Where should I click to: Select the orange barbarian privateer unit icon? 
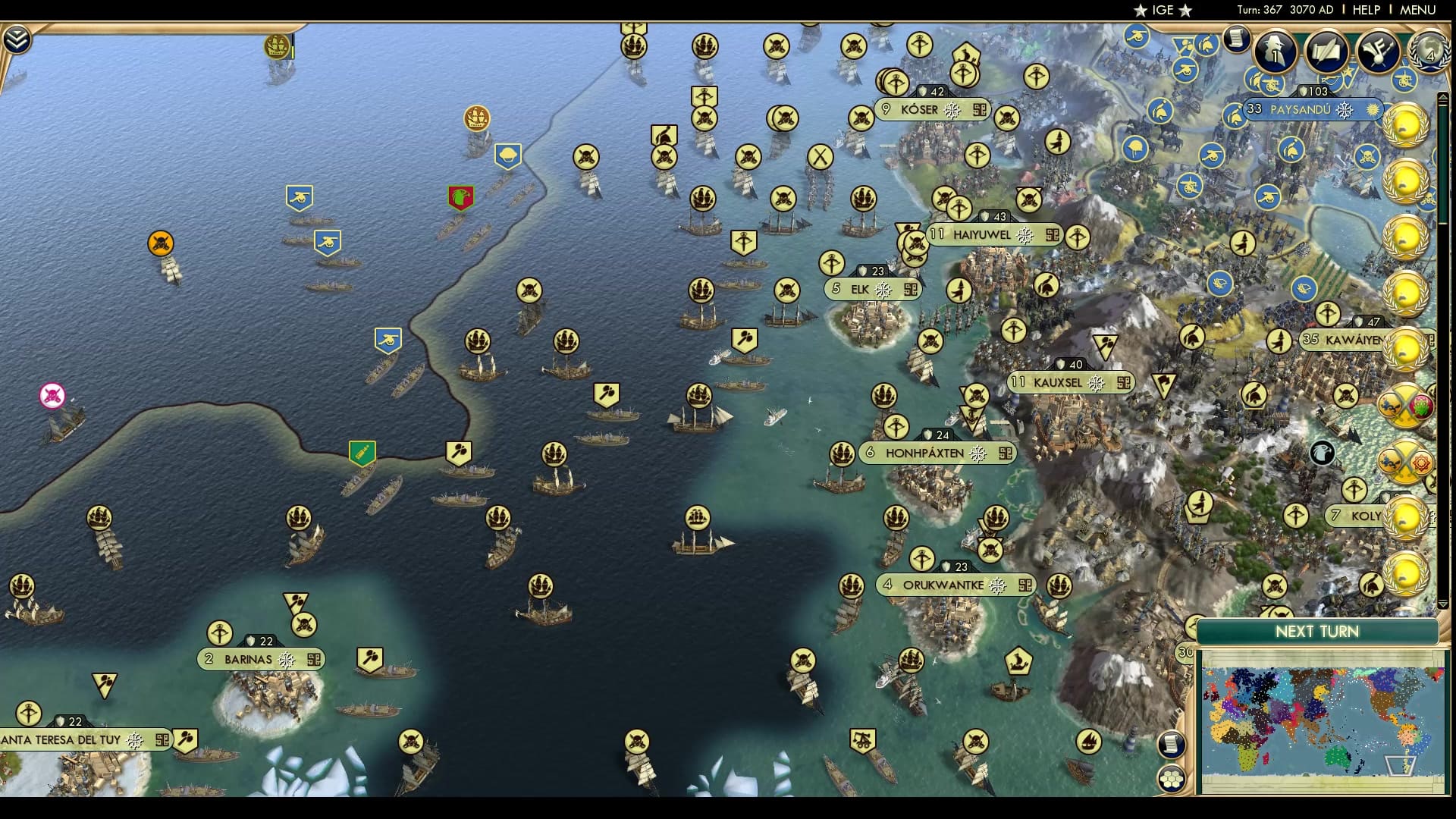tap(159, 243)
